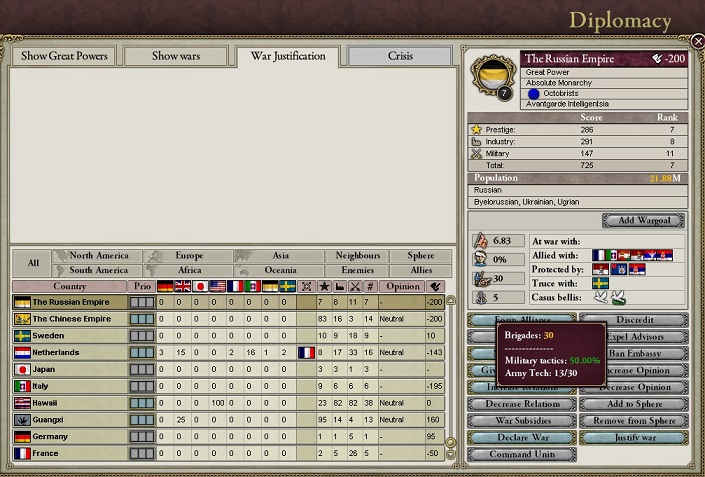Show only Asia countries
The image size is (705, 477).
pyautogui.click(x=280, y=256)
